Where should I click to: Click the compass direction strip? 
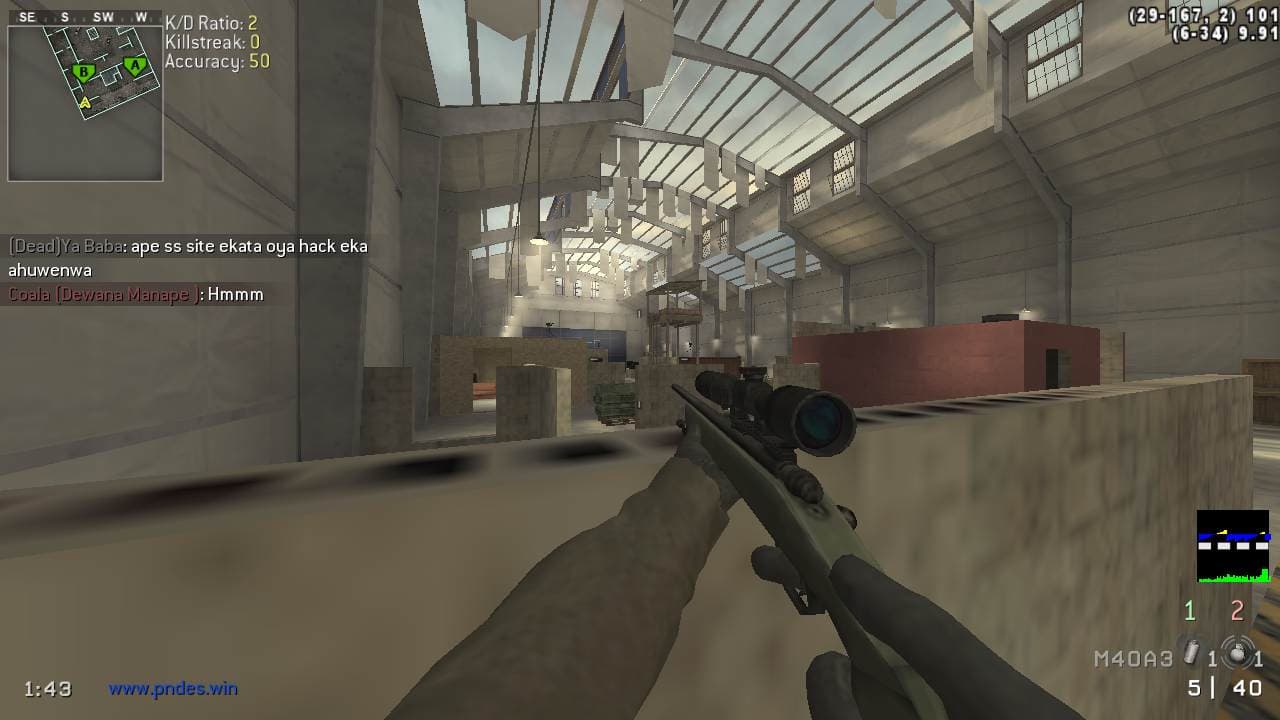[x=85, y=17]
